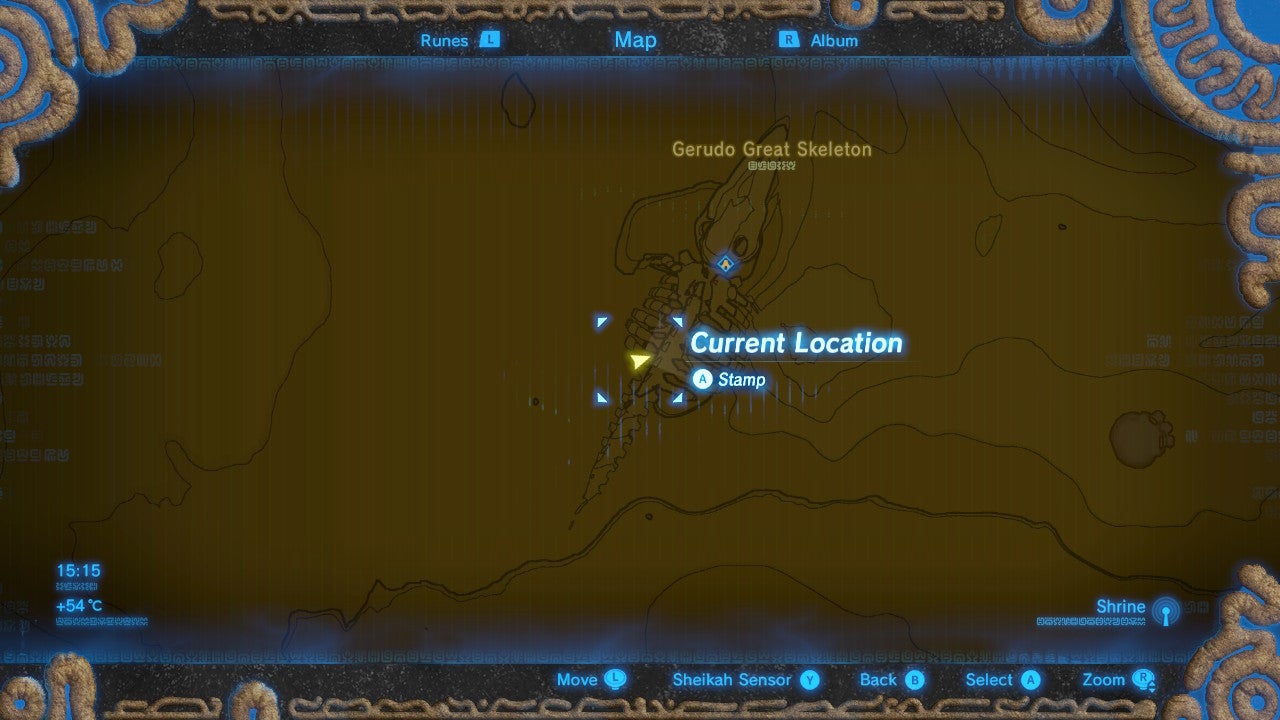Click the Current Location text

point(795,343)
